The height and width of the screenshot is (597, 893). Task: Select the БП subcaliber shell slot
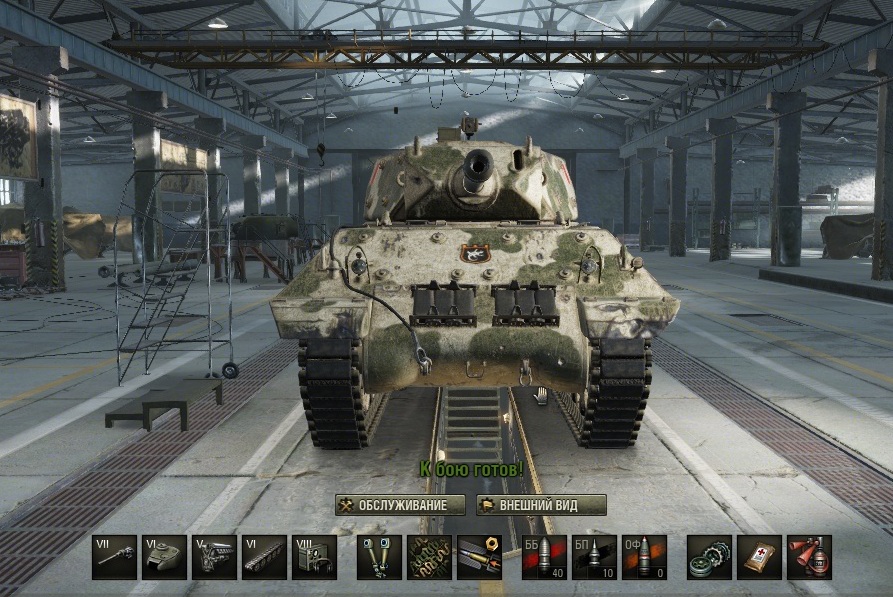594,557
